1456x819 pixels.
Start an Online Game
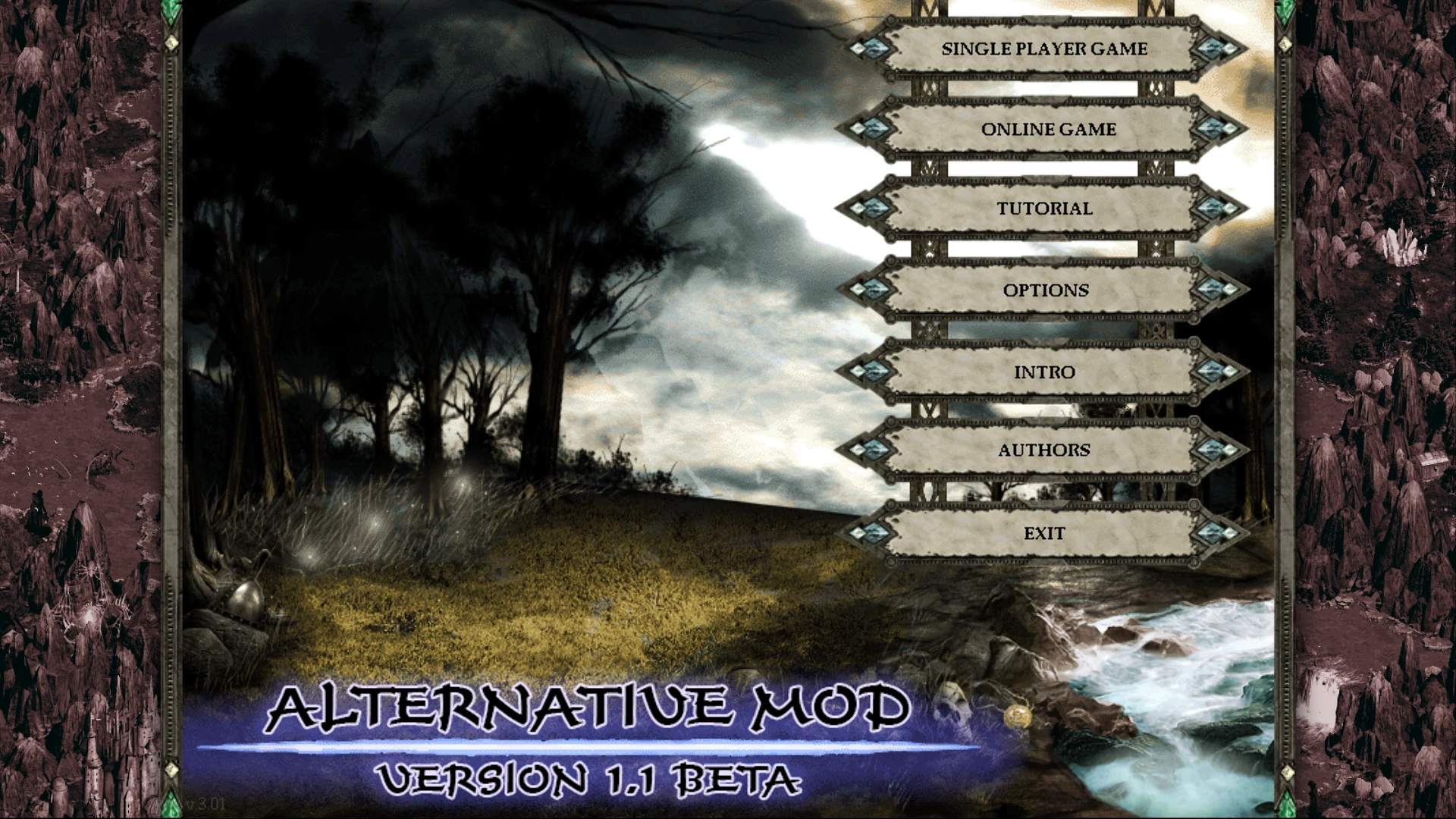pyautogui.click(x=1049, y=129)
